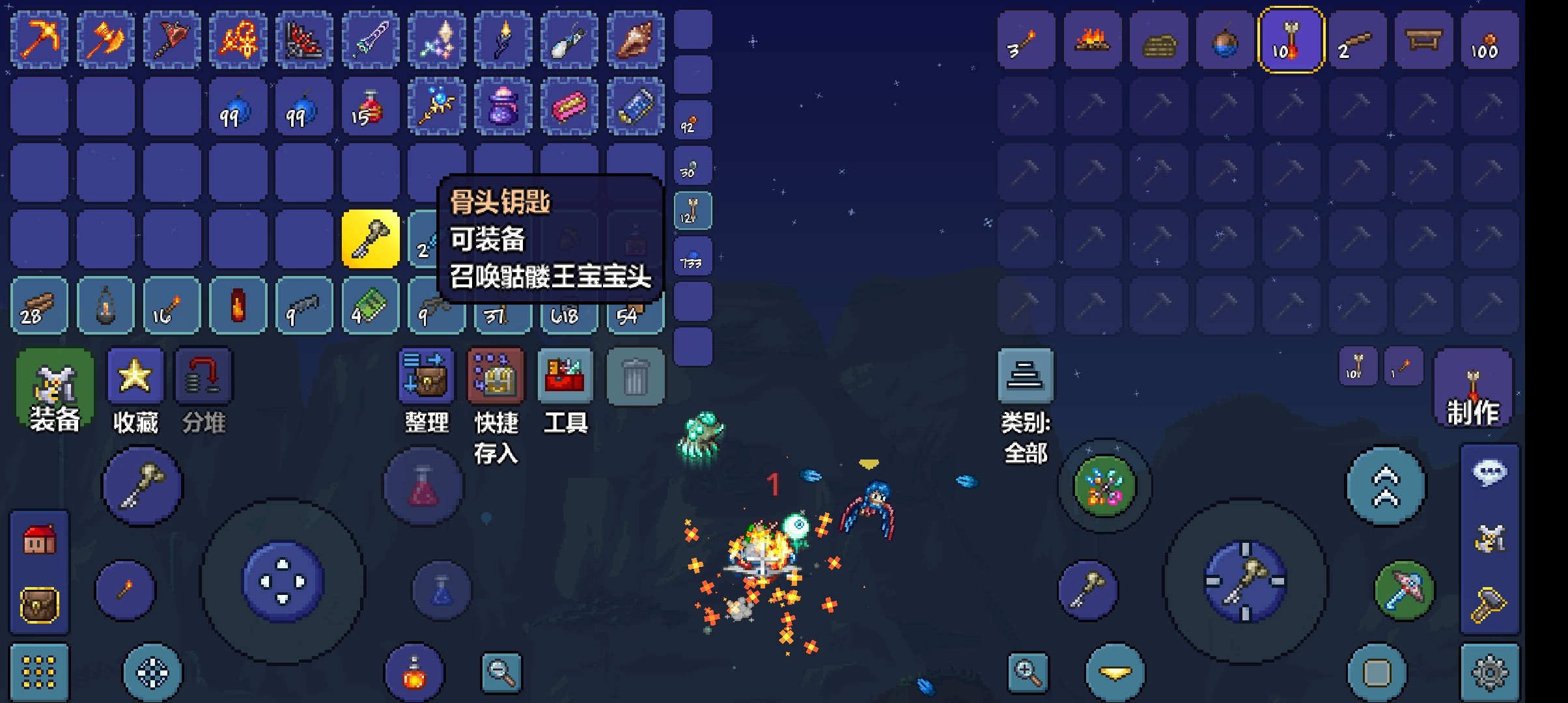Choose the wooden table crafting recipe
This screenshot has height=703, width=1568.
coord(1423,40)
